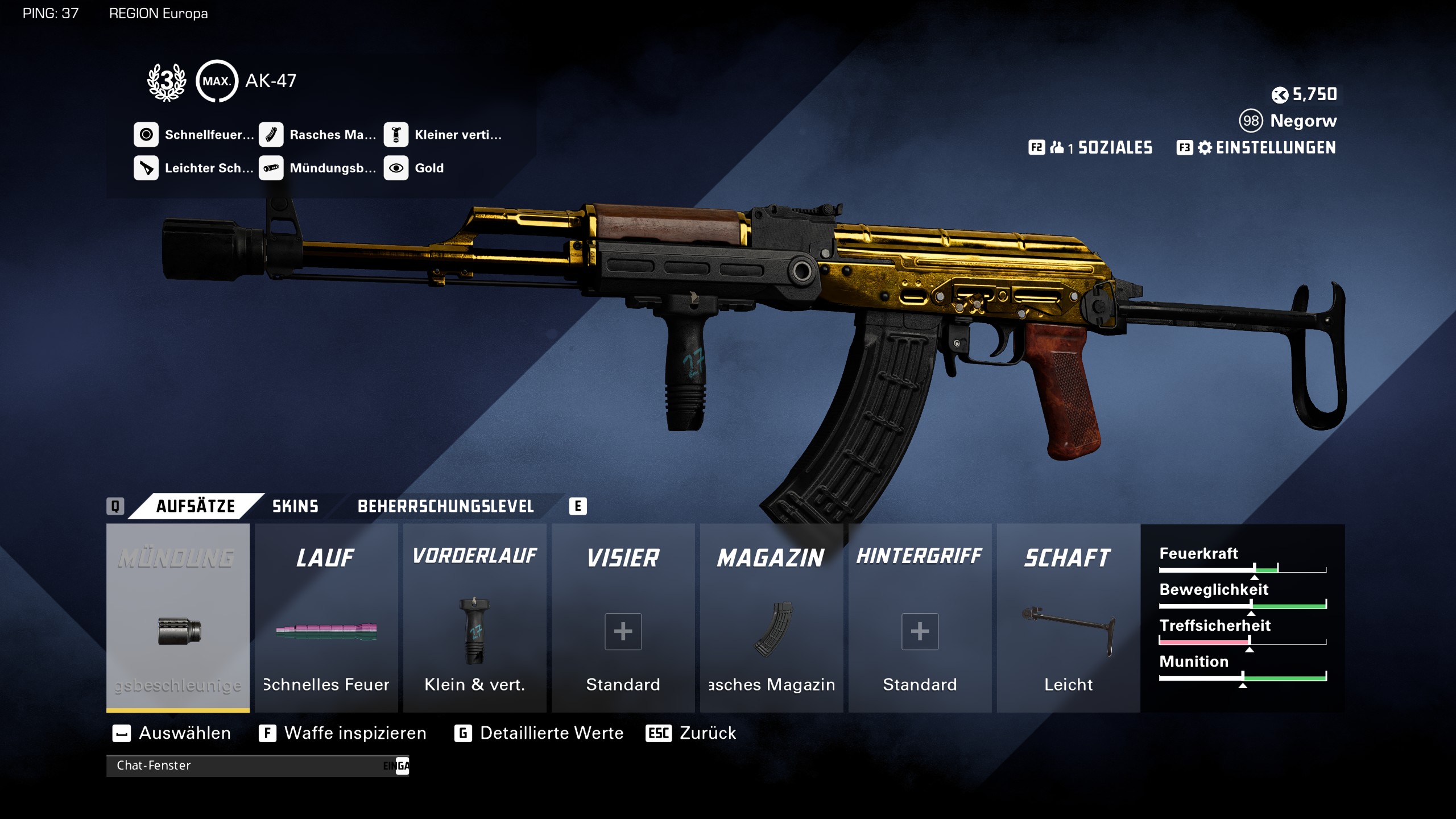Switch to the Skins tab

pyautogui.click(x=295, y=506)
